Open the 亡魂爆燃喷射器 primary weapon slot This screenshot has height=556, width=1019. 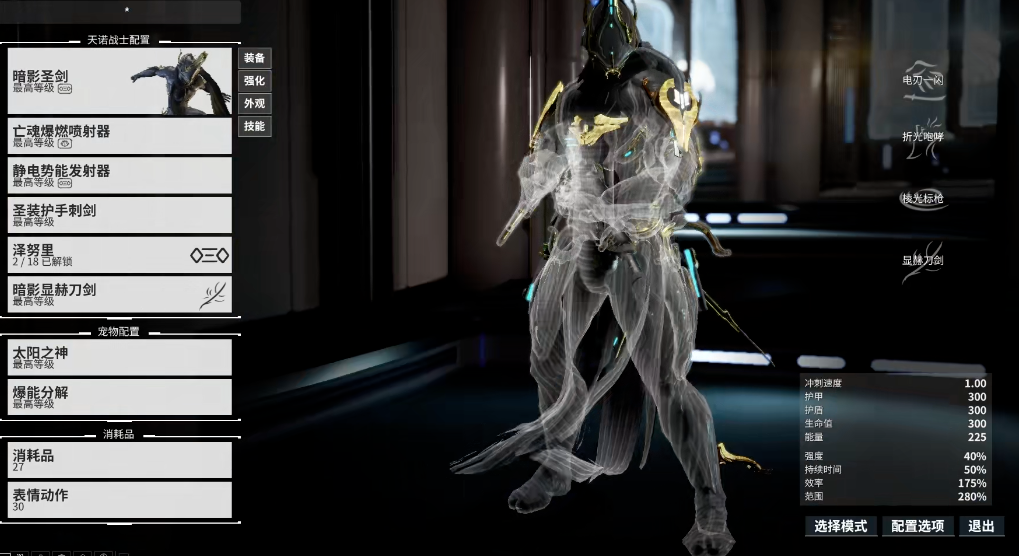[x=117, y=136]
